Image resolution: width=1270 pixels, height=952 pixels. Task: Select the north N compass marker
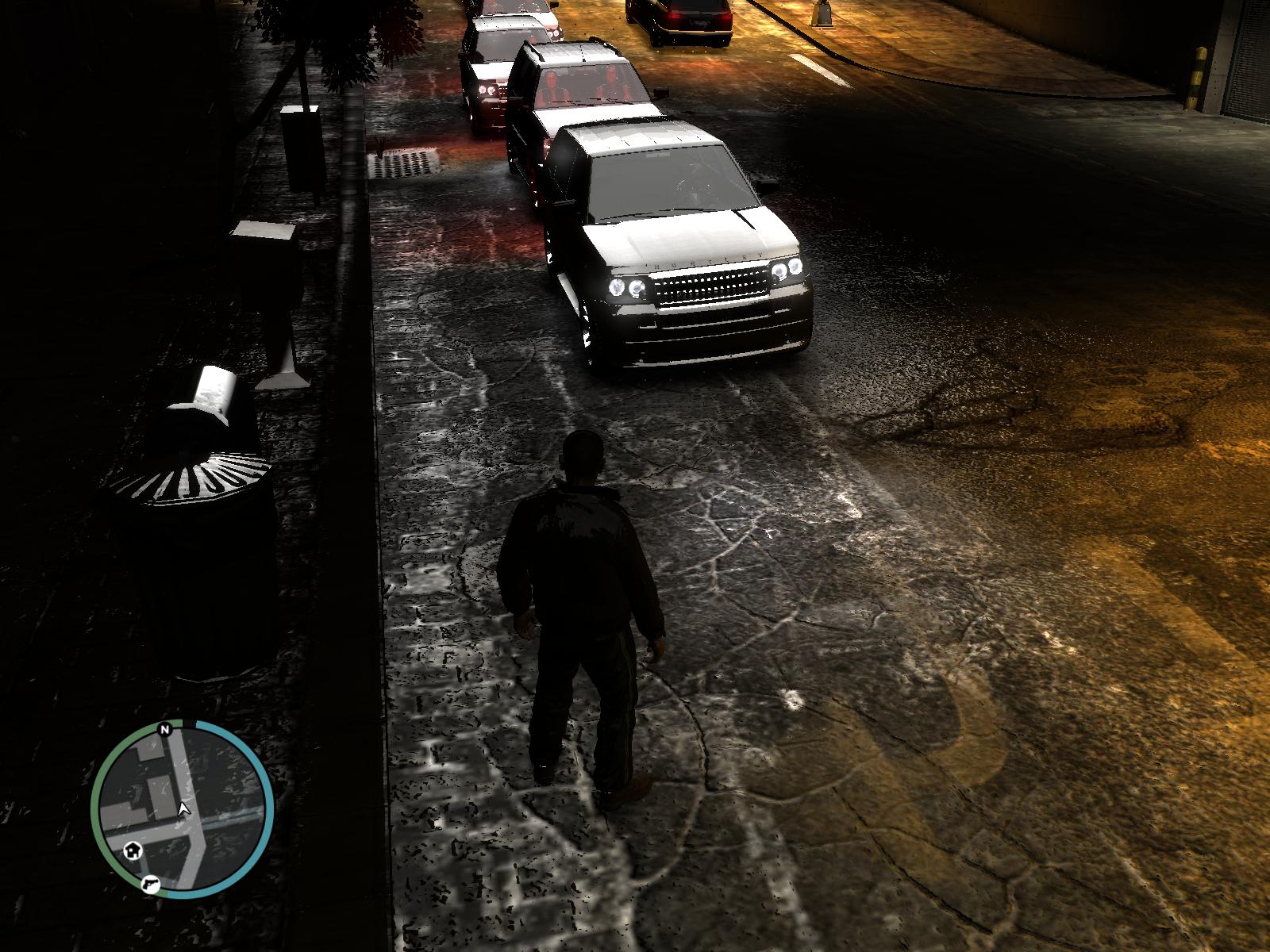[165, 729]
